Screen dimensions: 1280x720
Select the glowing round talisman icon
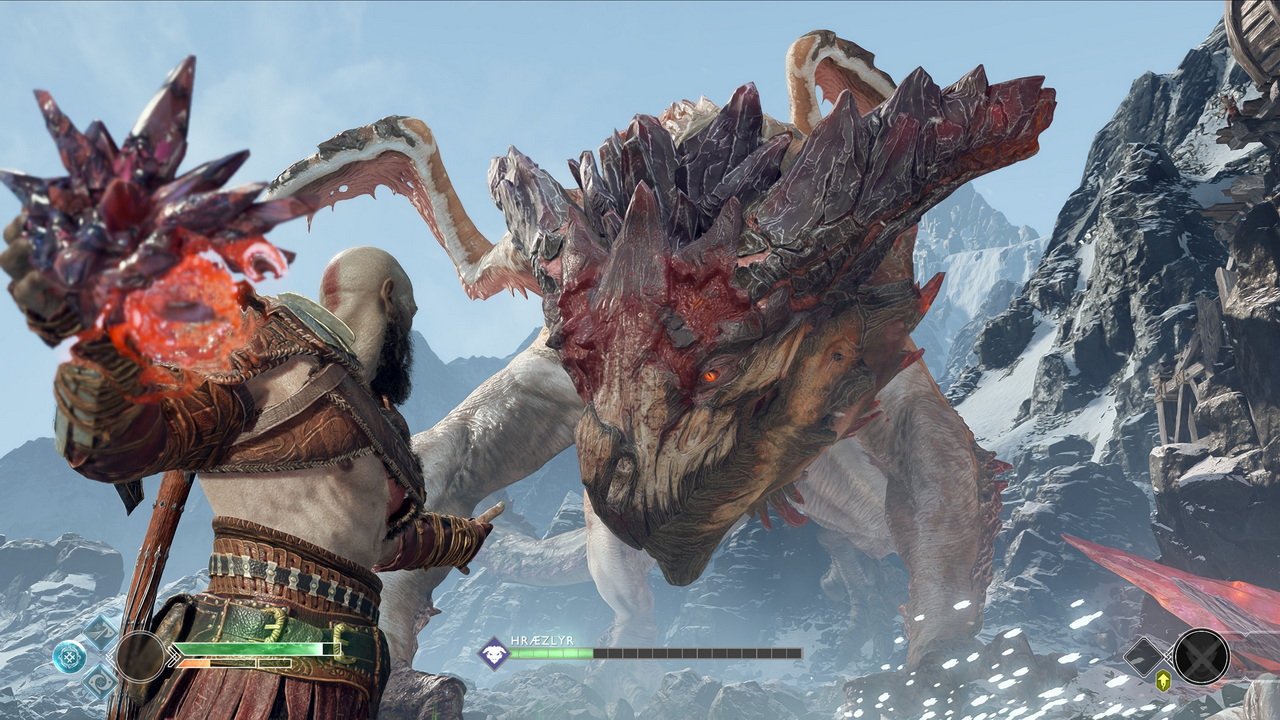coord(70,656)
